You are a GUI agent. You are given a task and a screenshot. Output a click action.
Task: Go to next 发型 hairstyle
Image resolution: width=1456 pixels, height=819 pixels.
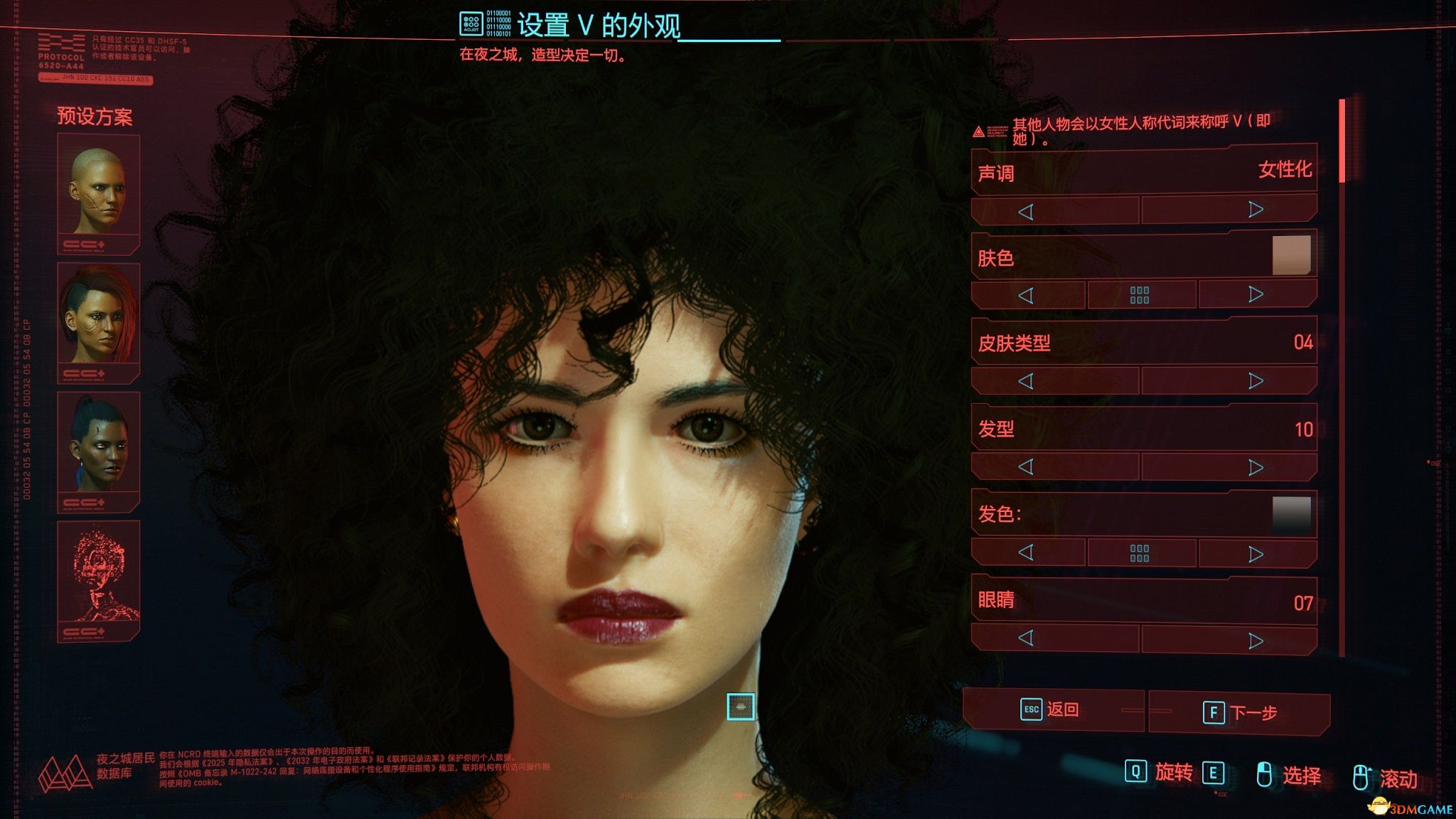(1256, 467)
